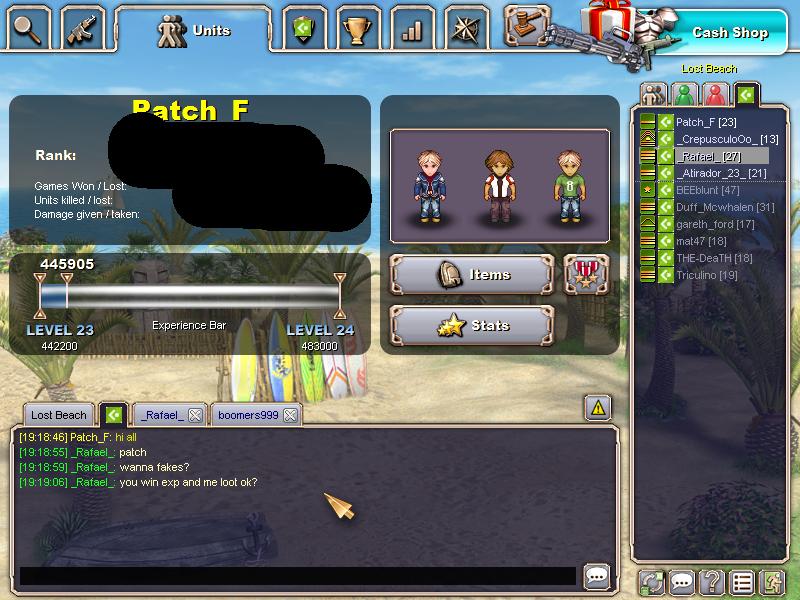Click the yellow warning triangle button
Screen dimensions: 800x600
(x=597, y=407)
